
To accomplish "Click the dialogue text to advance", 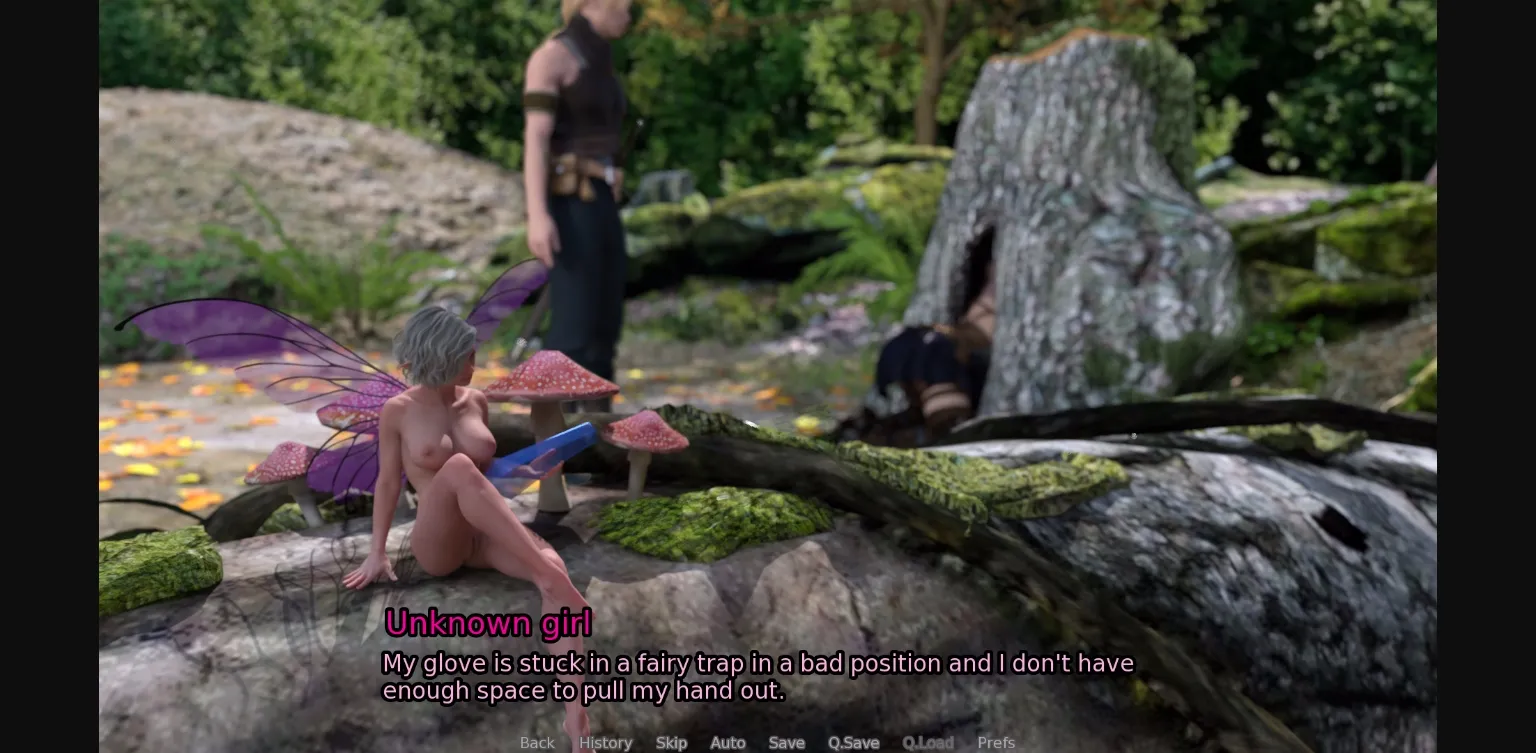I will [x=758, y=676].
